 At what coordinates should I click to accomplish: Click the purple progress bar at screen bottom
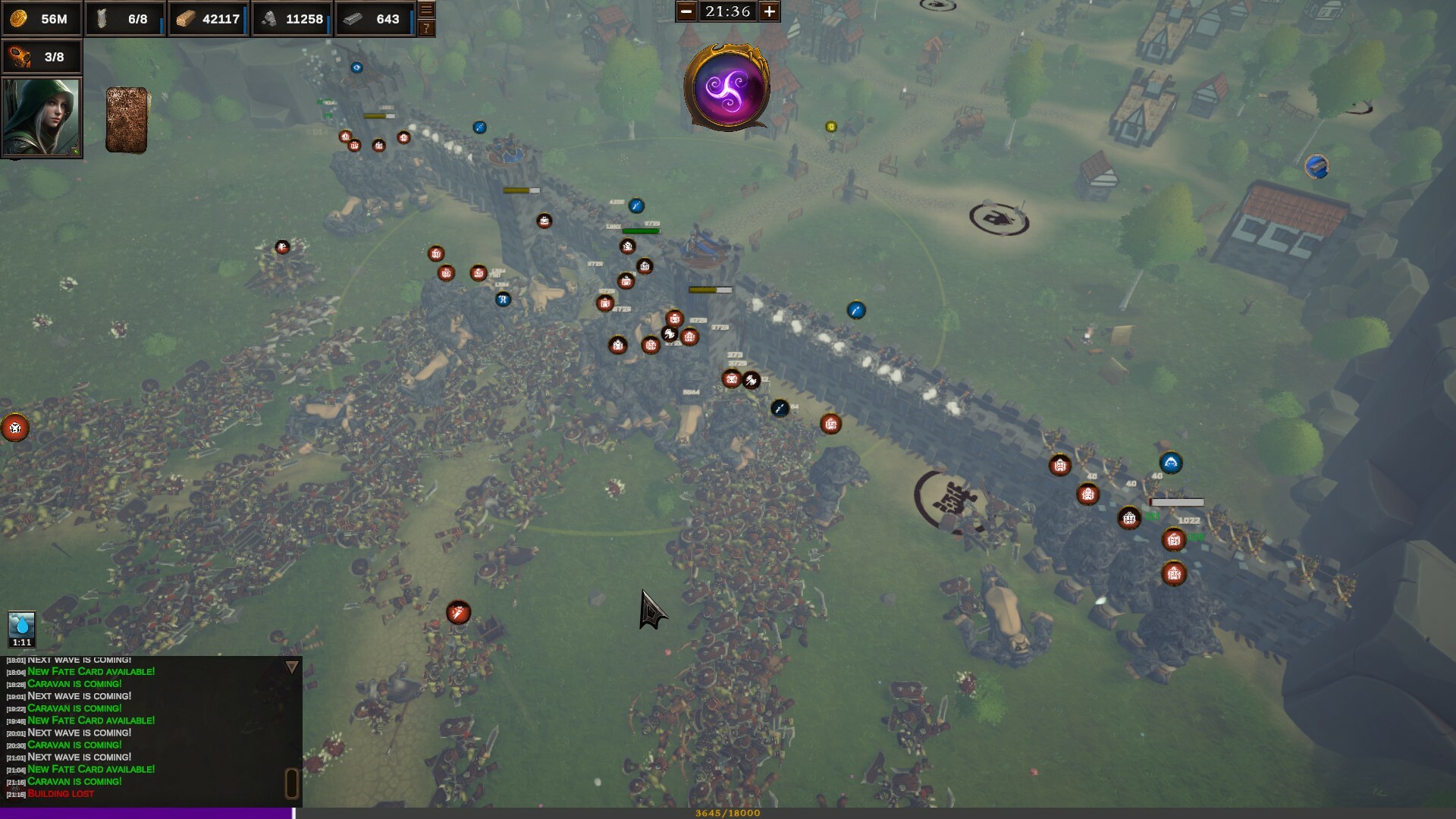144,813
